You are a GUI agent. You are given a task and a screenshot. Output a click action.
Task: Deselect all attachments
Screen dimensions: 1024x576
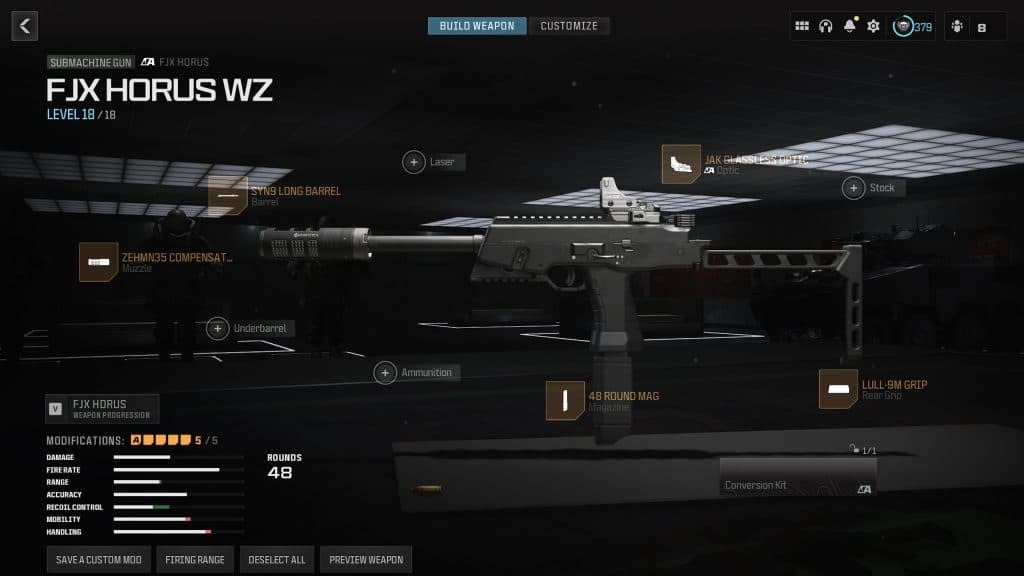pos(277,560)
